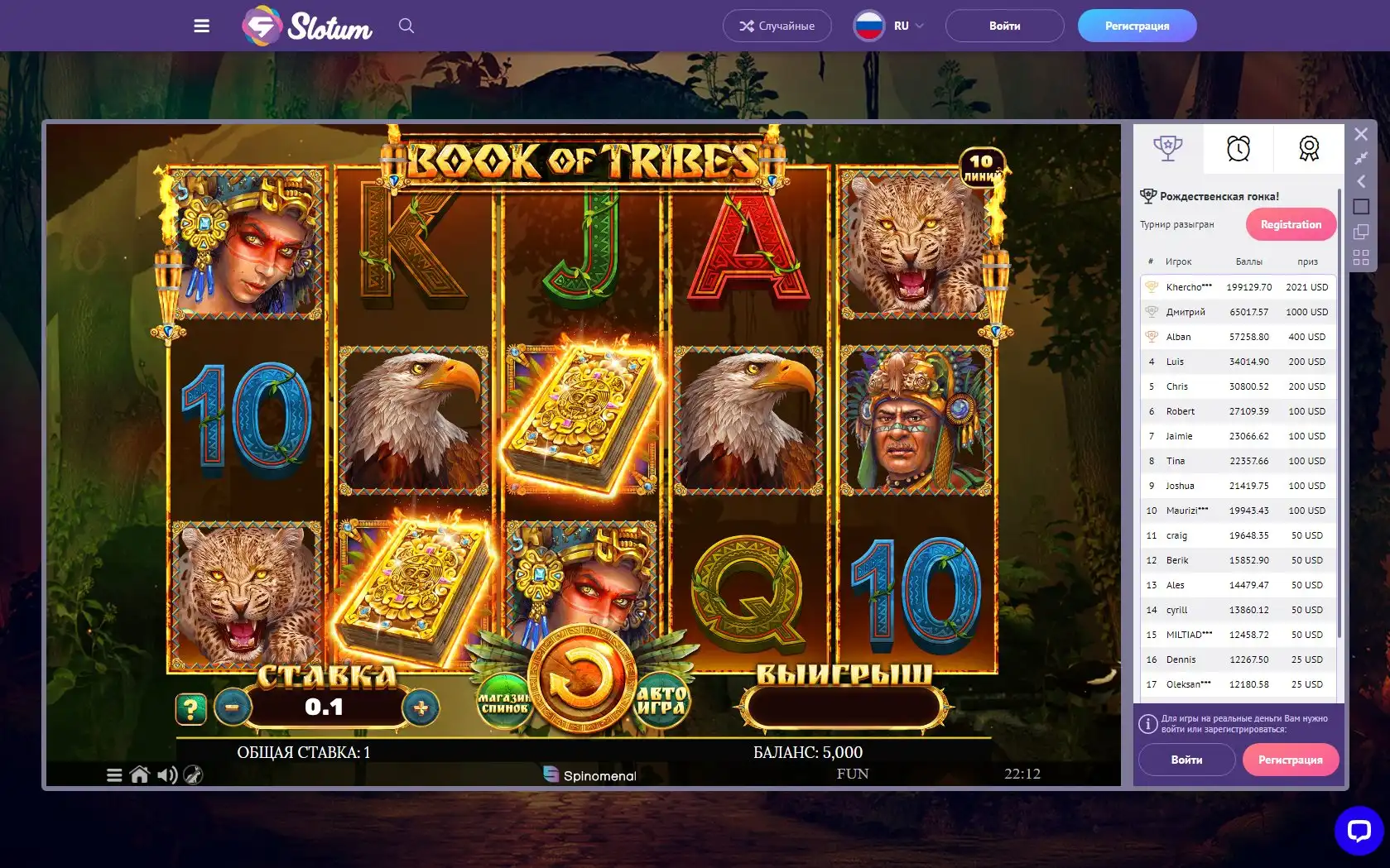Open the game's bottom-bar hamburger menu

click(114, 775)
